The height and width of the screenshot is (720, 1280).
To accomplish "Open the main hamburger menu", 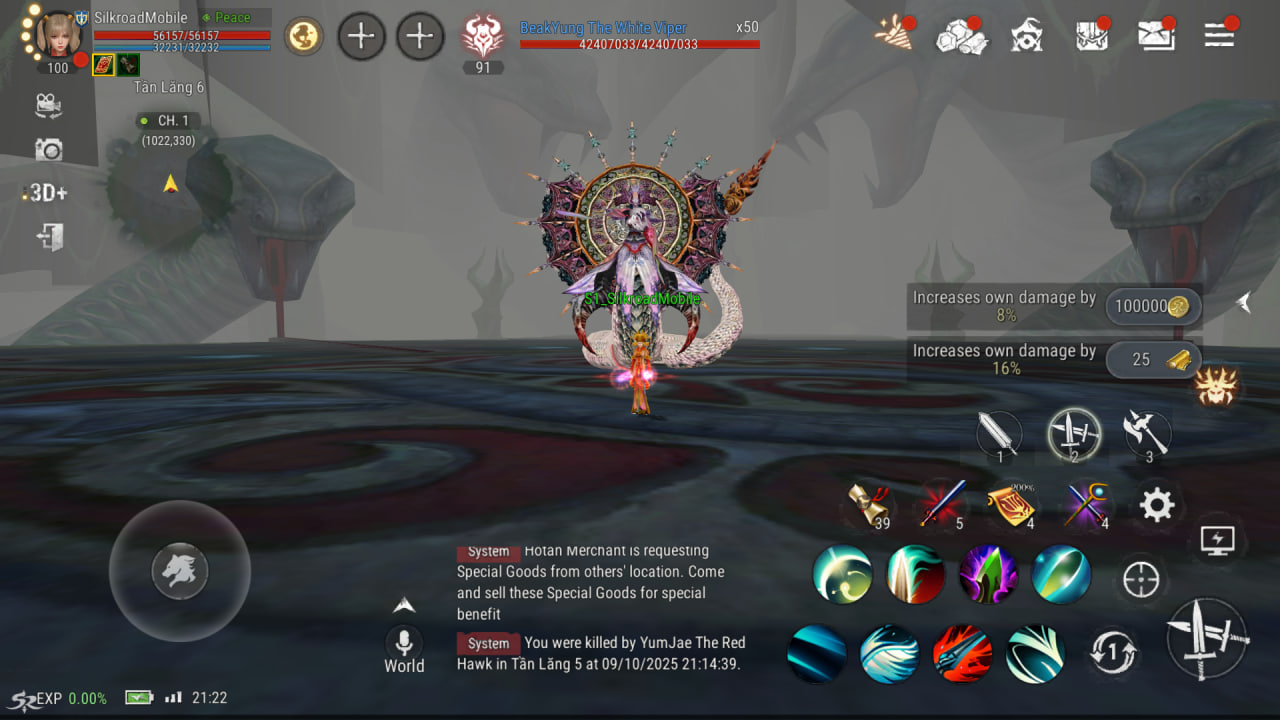I will (1219, 36).
